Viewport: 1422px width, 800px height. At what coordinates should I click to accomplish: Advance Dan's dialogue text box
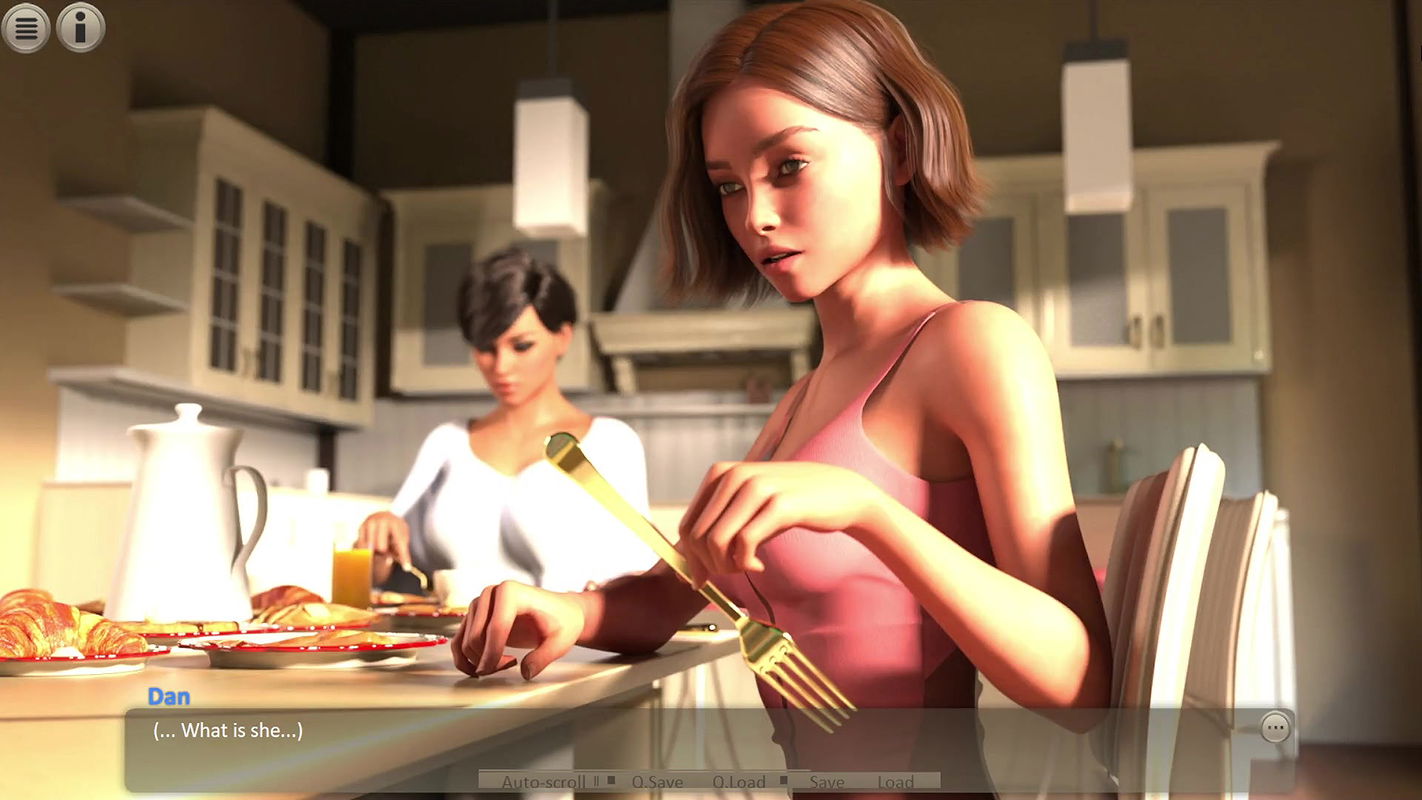pyautogui.click(x=700, y=740)
